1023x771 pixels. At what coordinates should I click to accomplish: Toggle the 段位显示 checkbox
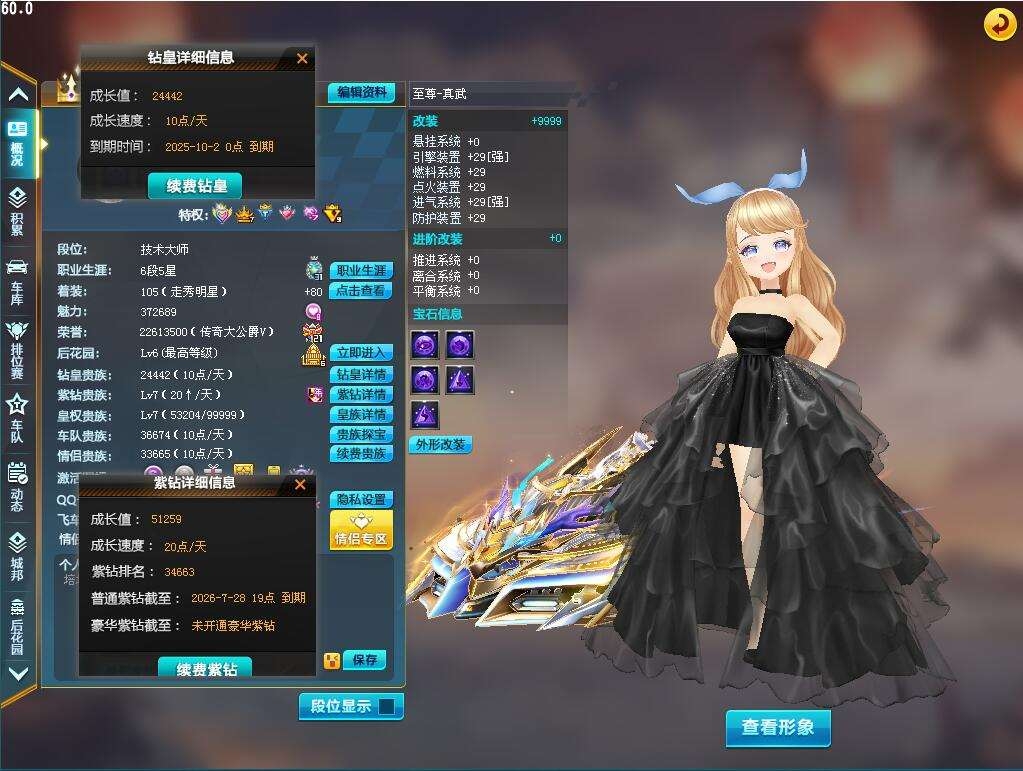click(386, 707)
